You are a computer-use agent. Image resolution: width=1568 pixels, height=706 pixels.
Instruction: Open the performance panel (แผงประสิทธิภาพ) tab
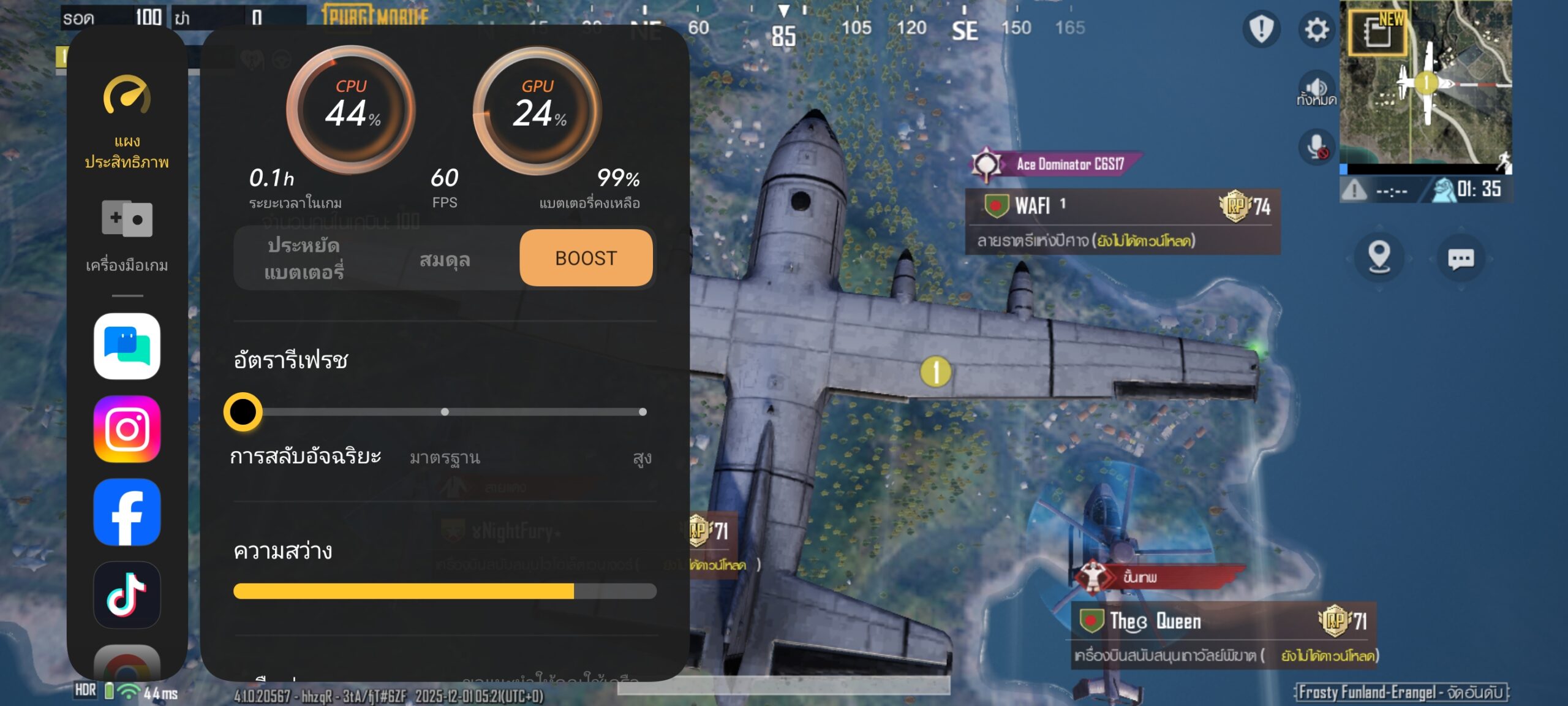[x=127, y=122]
